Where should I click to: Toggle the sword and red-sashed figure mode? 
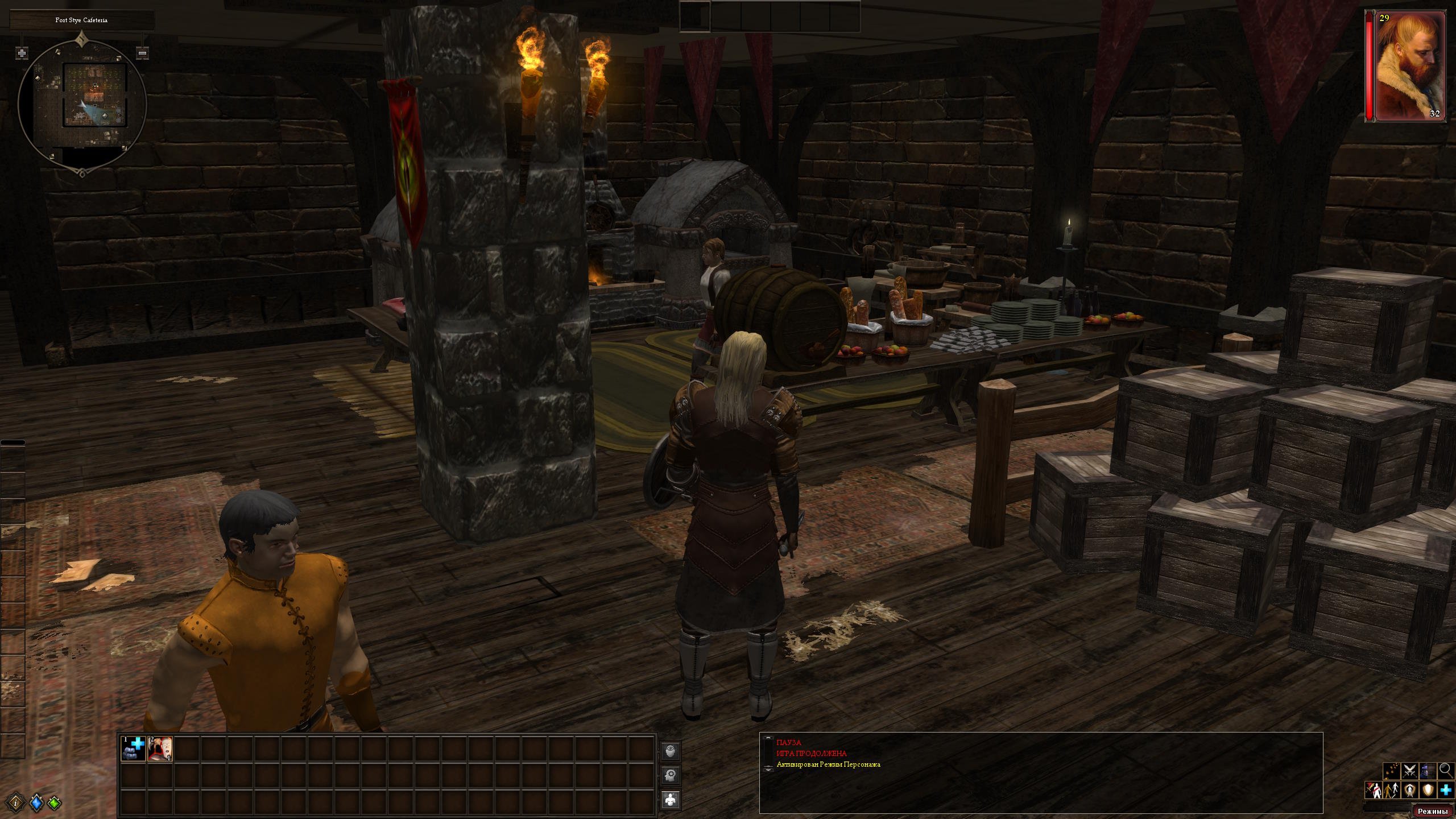(1373, 790)
